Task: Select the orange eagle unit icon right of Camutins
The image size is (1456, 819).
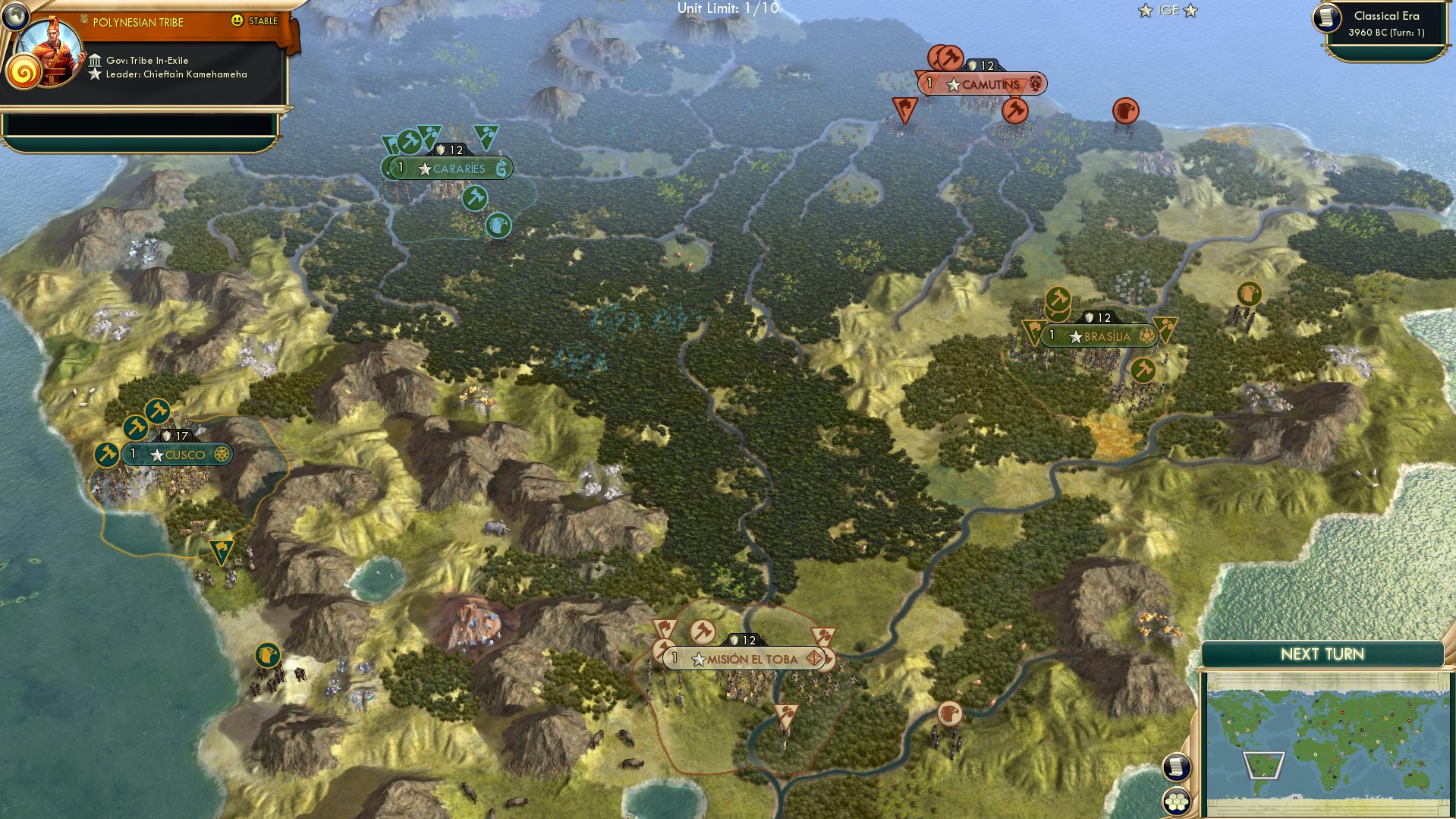Action: [1127, 109]
